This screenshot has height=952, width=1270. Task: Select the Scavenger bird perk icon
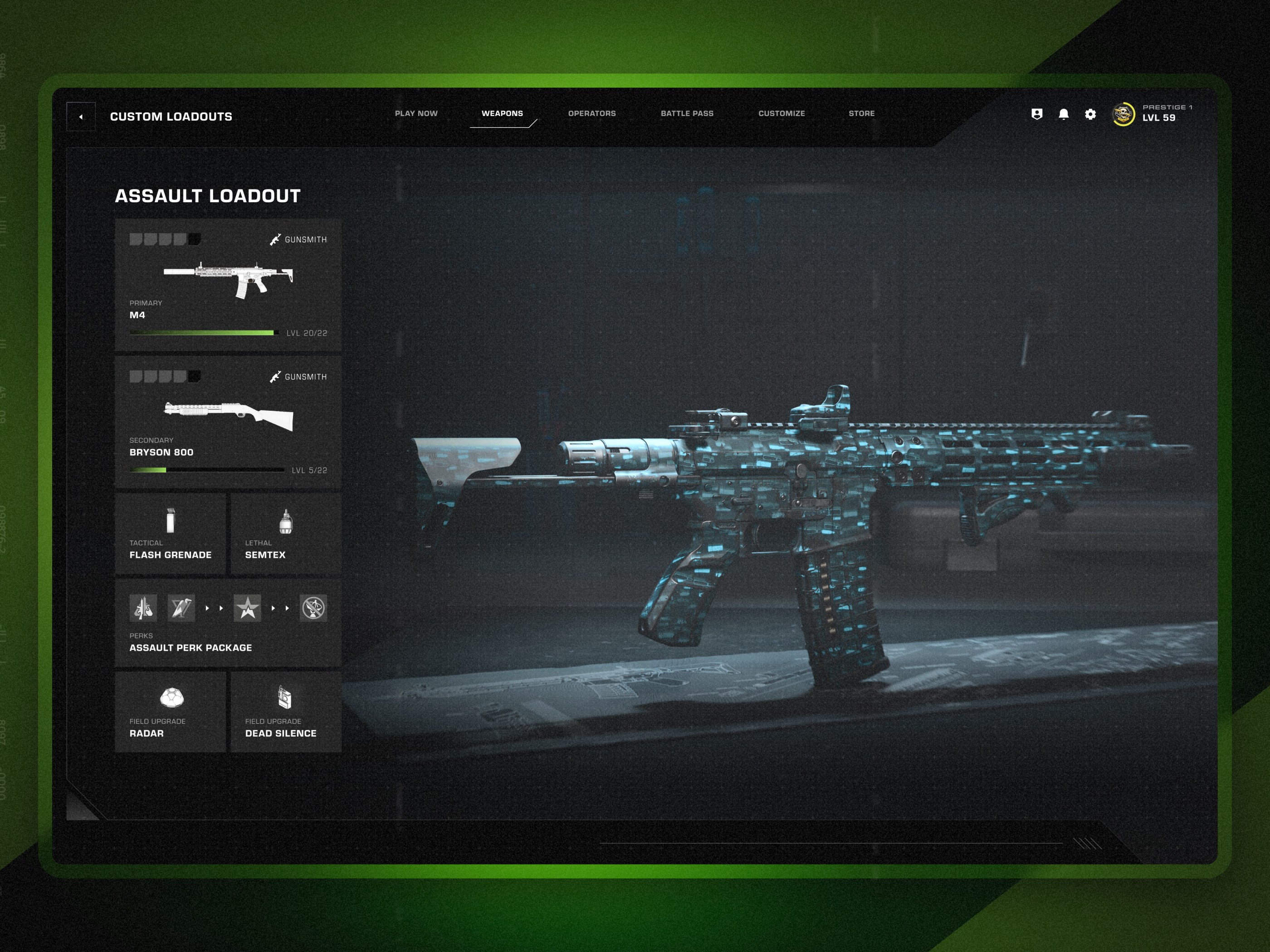[x=181, y=609]
